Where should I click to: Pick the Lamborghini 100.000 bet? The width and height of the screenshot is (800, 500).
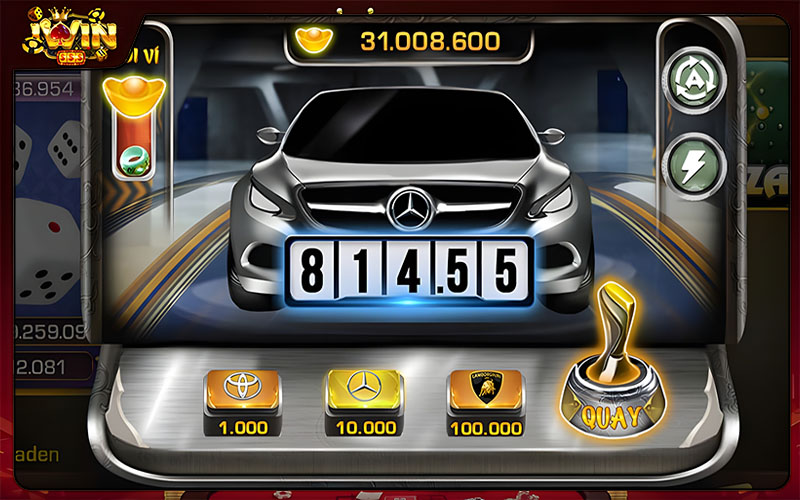tap(485, 389)
